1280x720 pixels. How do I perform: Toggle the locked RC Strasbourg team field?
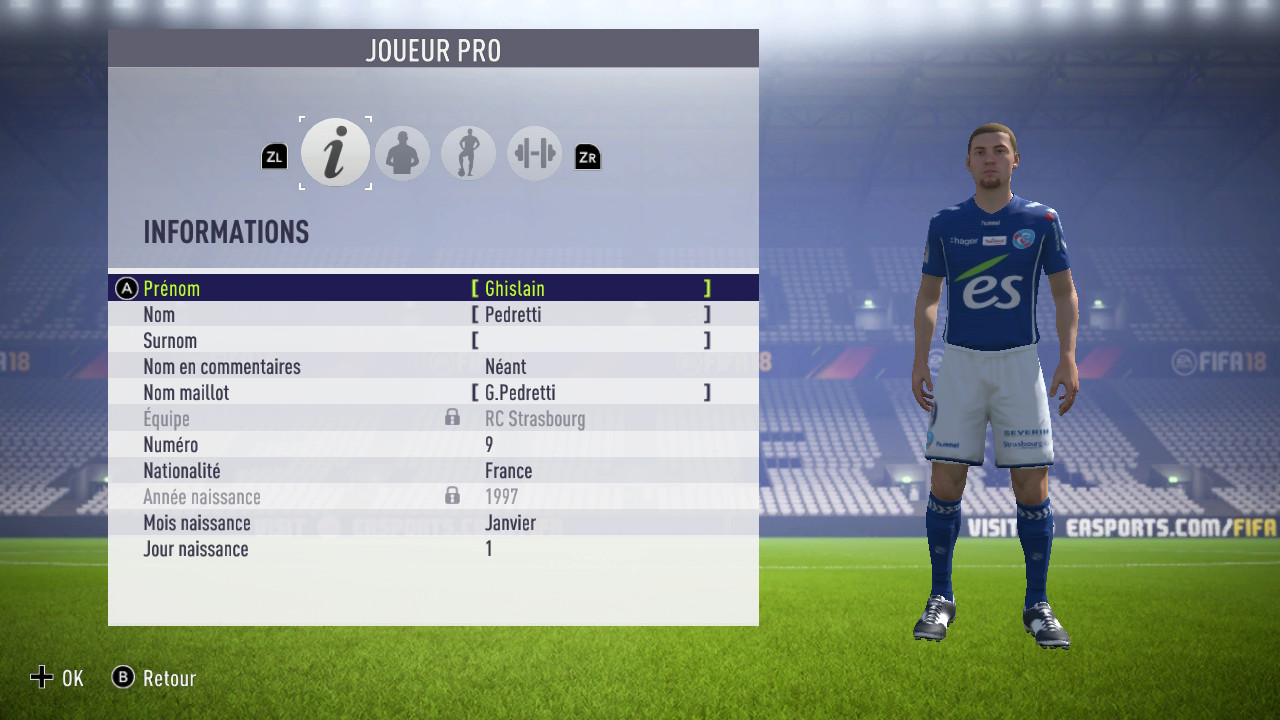tap(535, 418)
